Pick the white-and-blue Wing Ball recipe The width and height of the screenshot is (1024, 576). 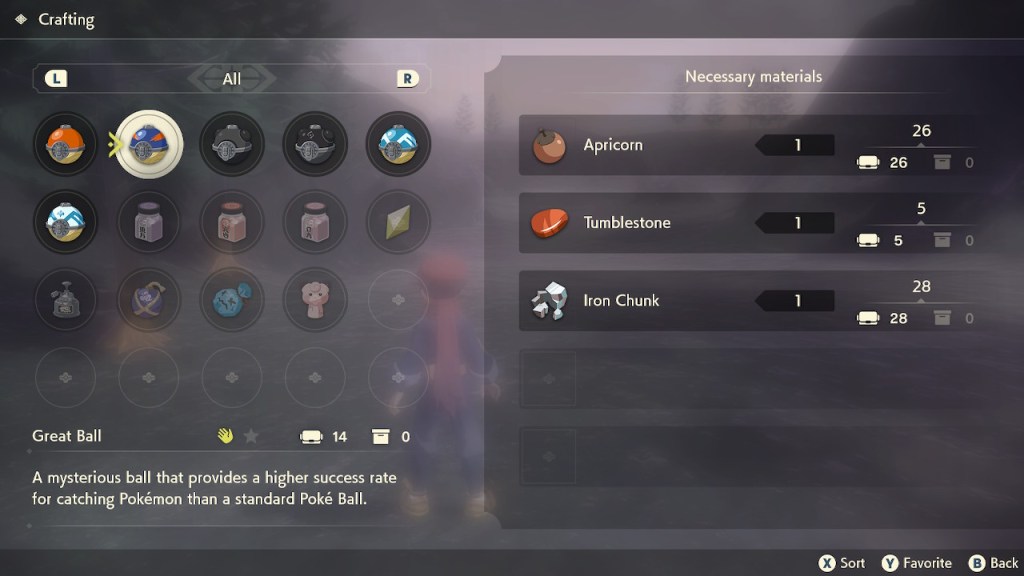pyautogui.click(x=65, y=221)
